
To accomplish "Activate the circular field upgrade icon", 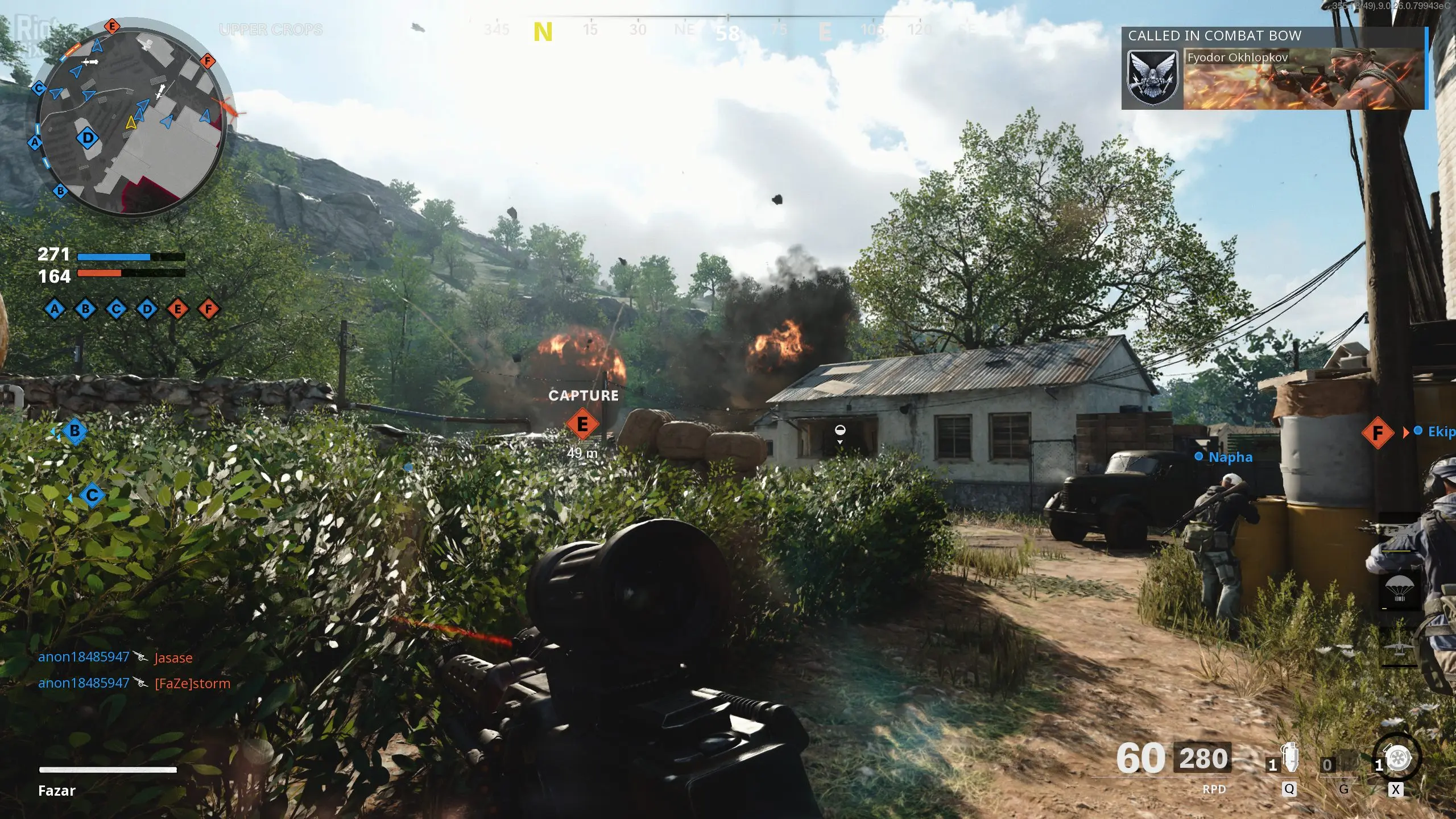I will point(1397,758).
